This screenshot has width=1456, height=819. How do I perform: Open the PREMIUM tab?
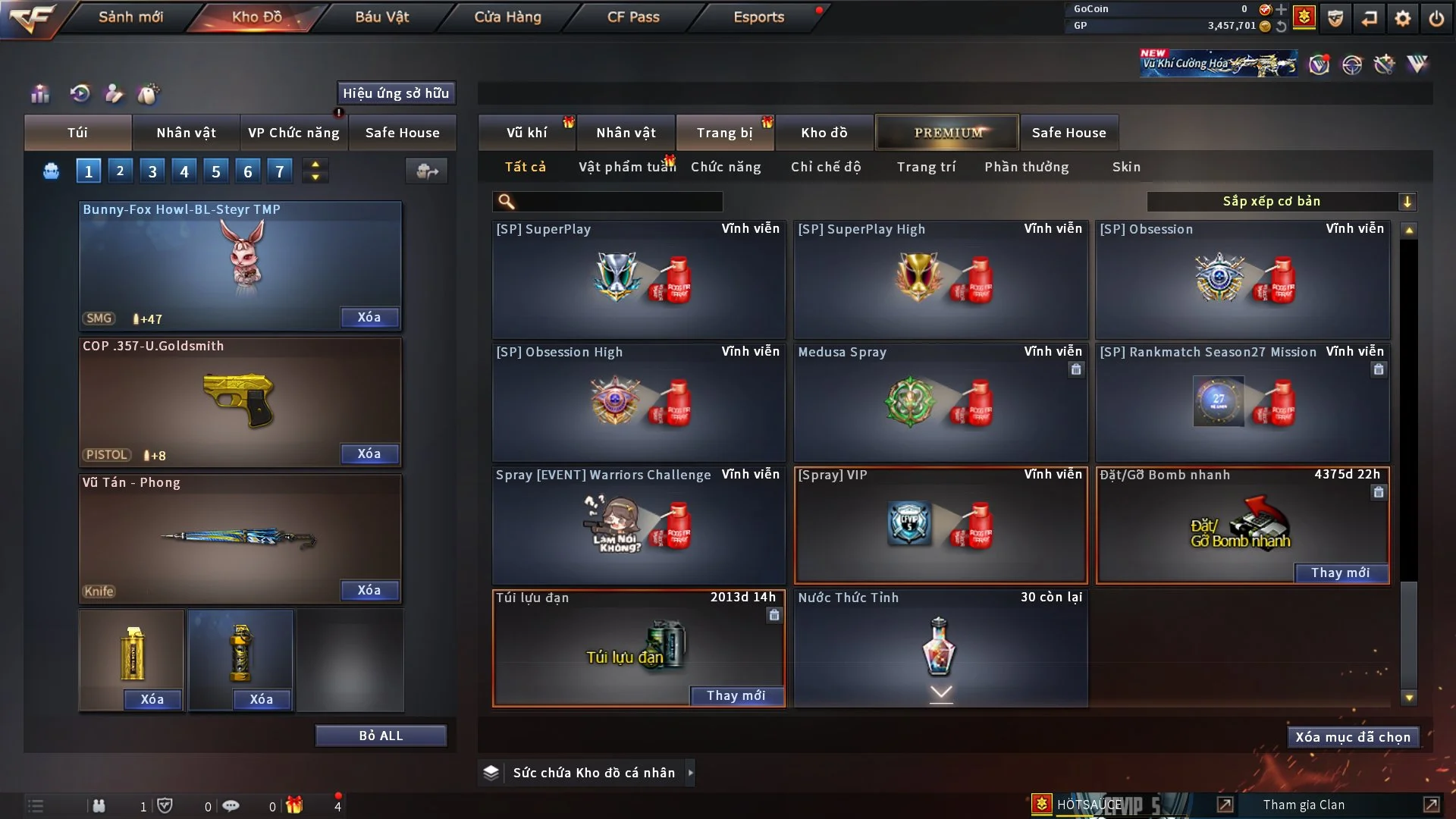pyautogui.click(x=948, y=133)
